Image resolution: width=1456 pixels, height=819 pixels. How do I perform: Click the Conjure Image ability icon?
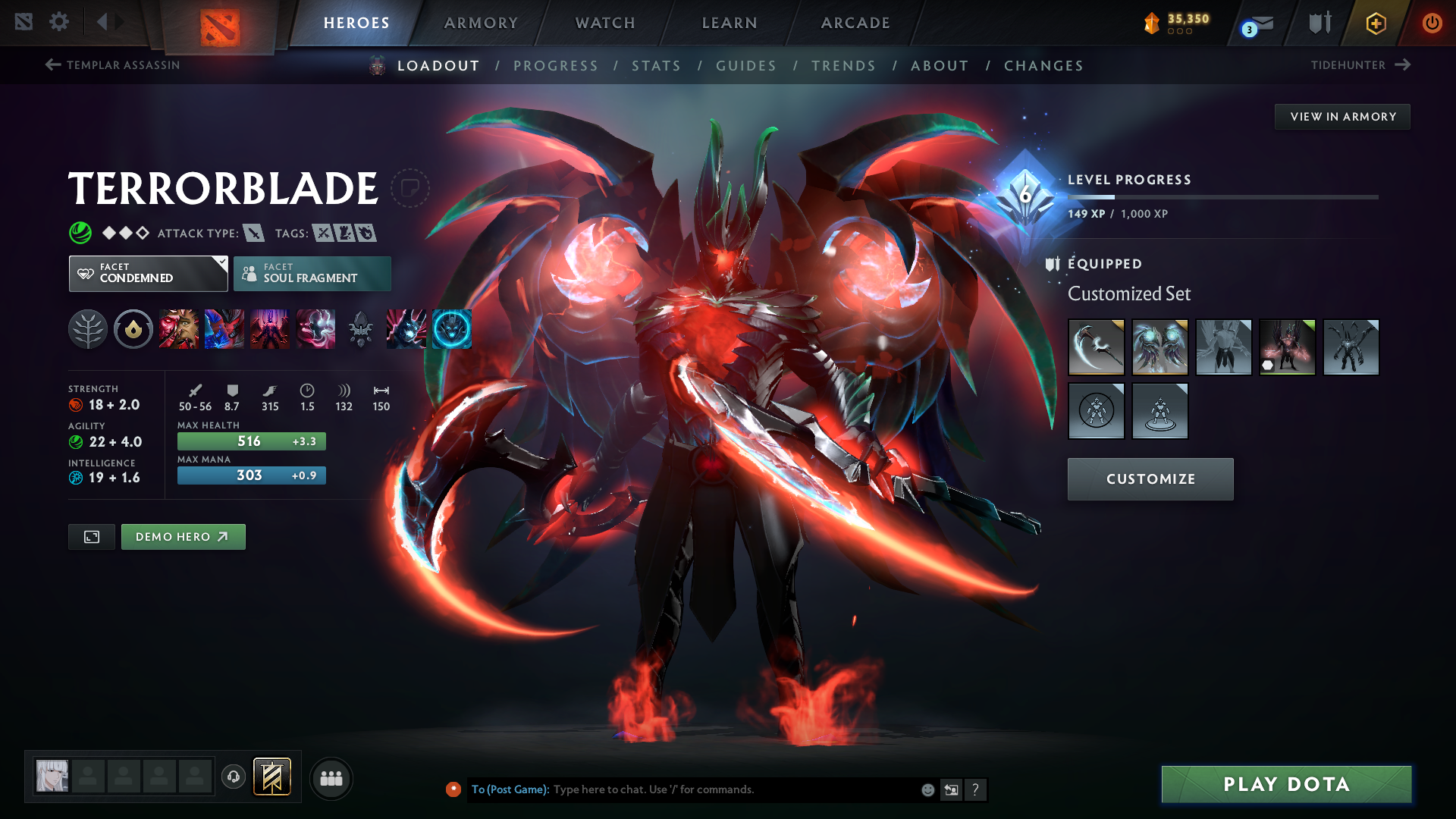[x=224, y=329]
